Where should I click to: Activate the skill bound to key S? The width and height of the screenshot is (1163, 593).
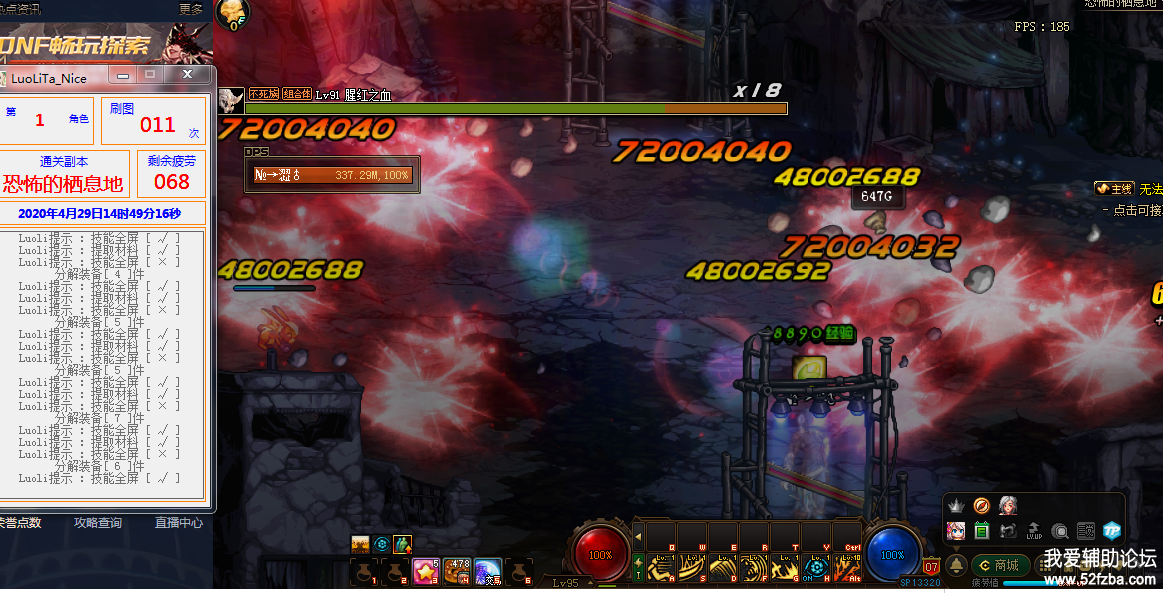point(692,569)
